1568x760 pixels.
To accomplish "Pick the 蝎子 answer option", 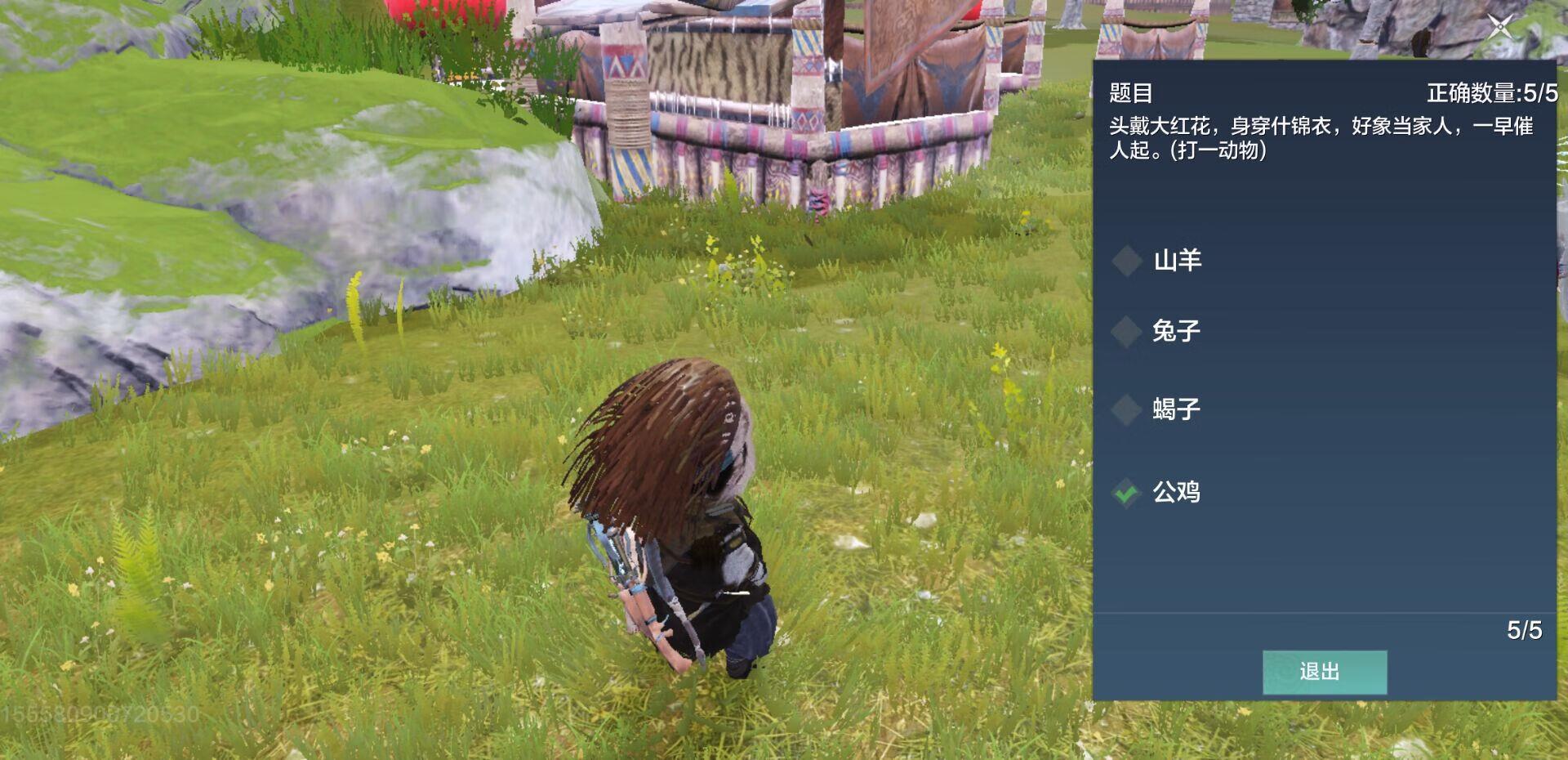I will coord(1174,409).
